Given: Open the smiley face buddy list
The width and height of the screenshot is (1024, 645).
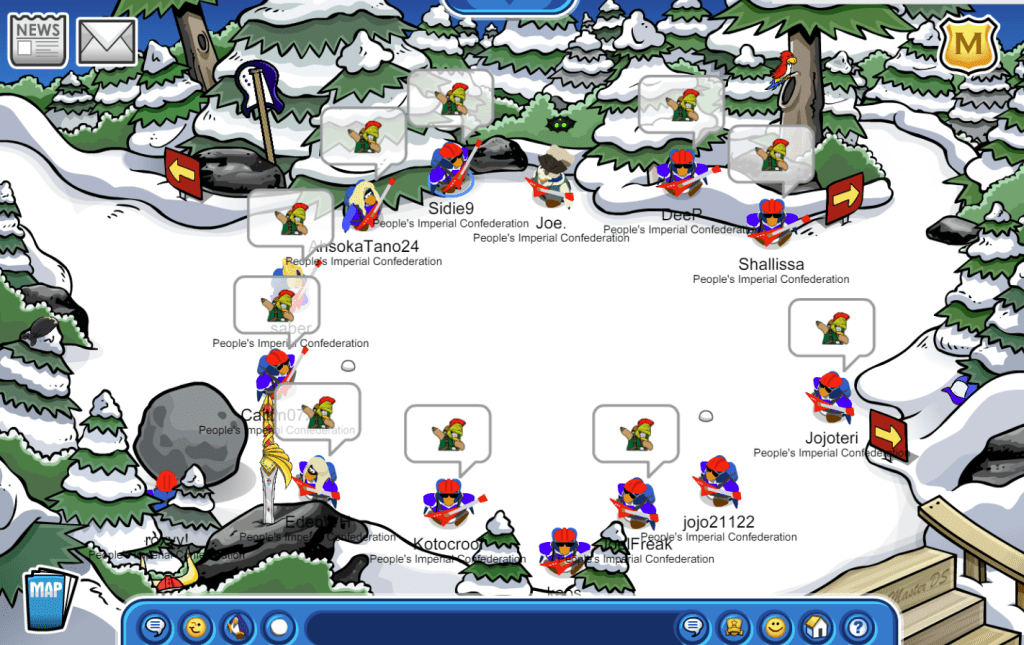Looking at the screenshot, I should pos(774,628).
